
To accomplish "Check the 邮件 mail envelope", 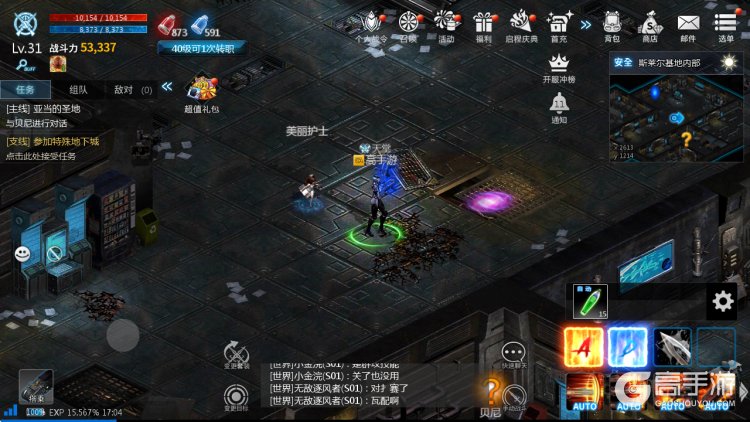I will pyautogui.click(x=688, y=24).
